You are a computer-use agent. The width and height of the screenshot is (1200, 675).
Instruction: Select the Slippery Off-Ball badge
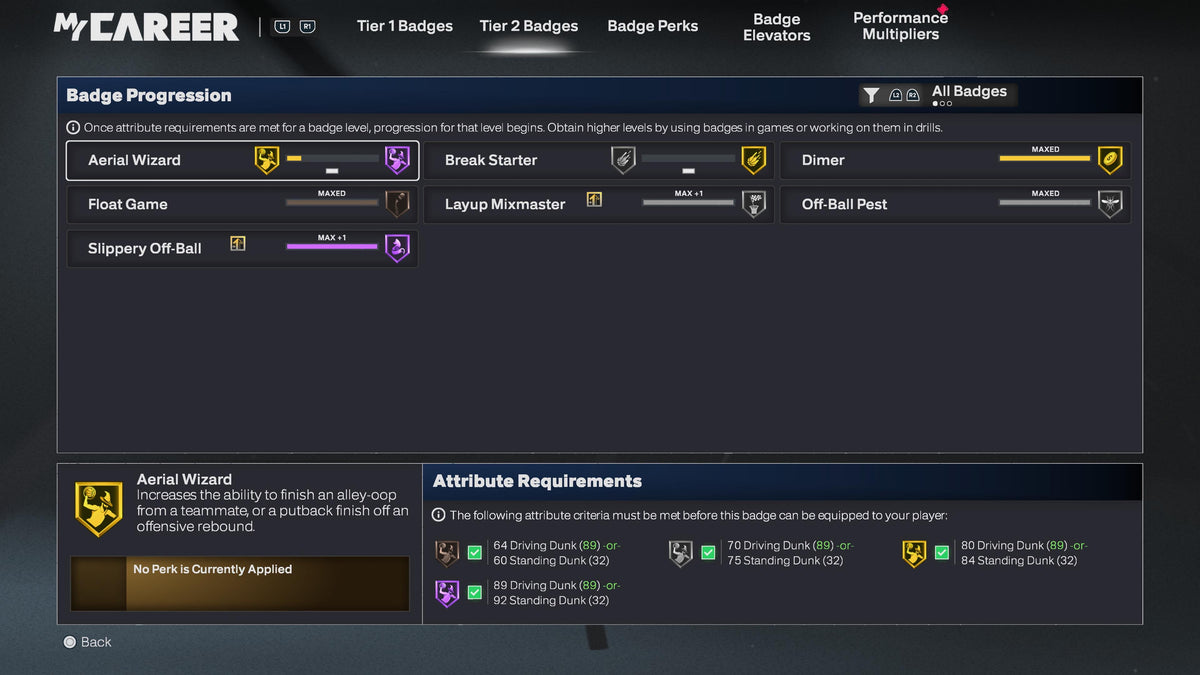coord(241,248)
